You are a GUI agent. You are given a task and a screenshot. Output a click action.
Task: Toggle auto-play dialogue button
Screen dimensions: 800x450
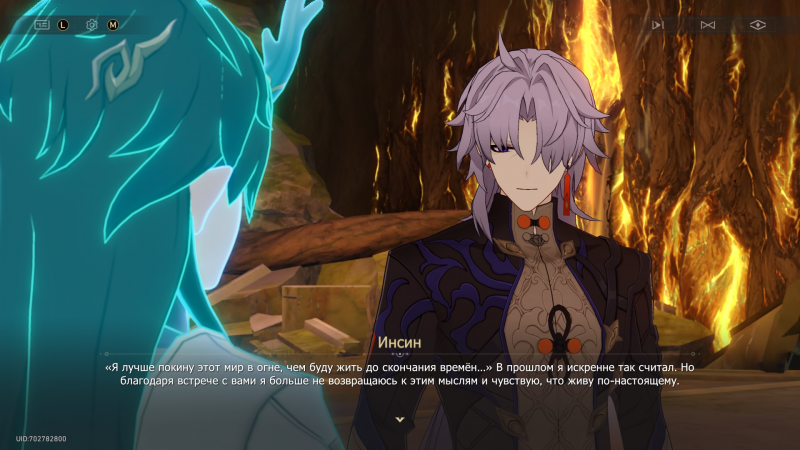[657, 24]
